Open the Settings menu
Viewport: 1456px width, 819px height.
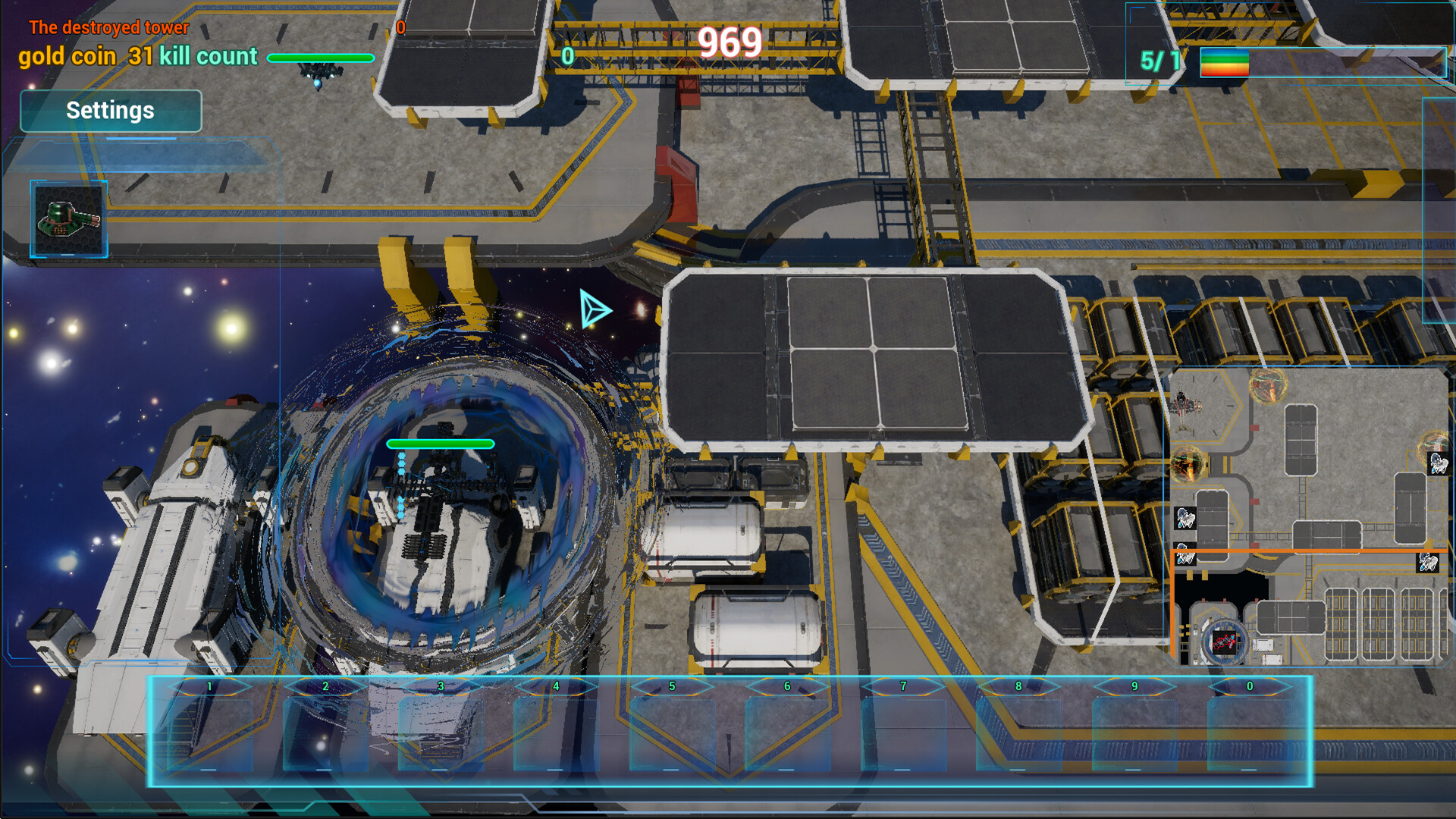pyautogui.click(x=110, y=111)
